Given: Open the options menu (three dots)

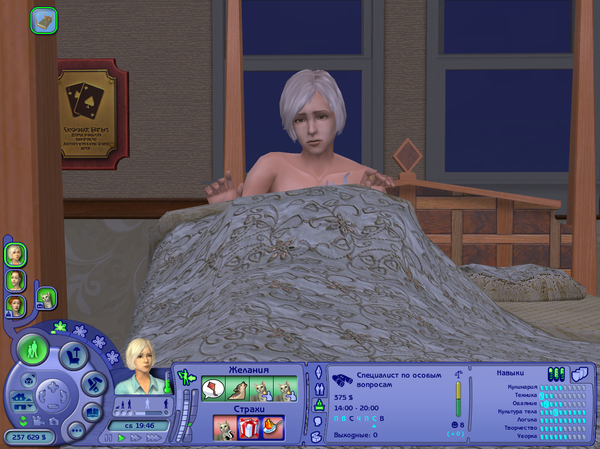Looking at the screenshot, I should click(77, 430).
